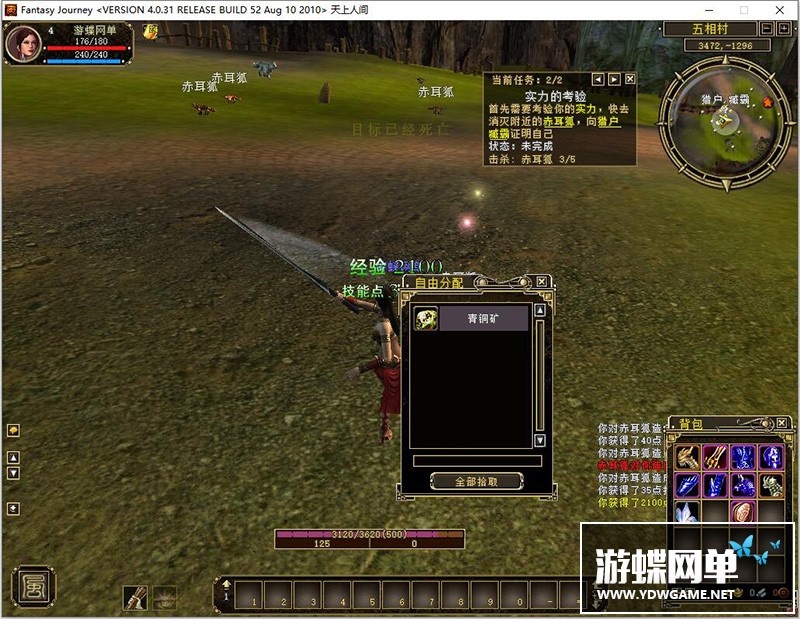
Task: Close the current quest tracker panel
Action: point(630,79)
